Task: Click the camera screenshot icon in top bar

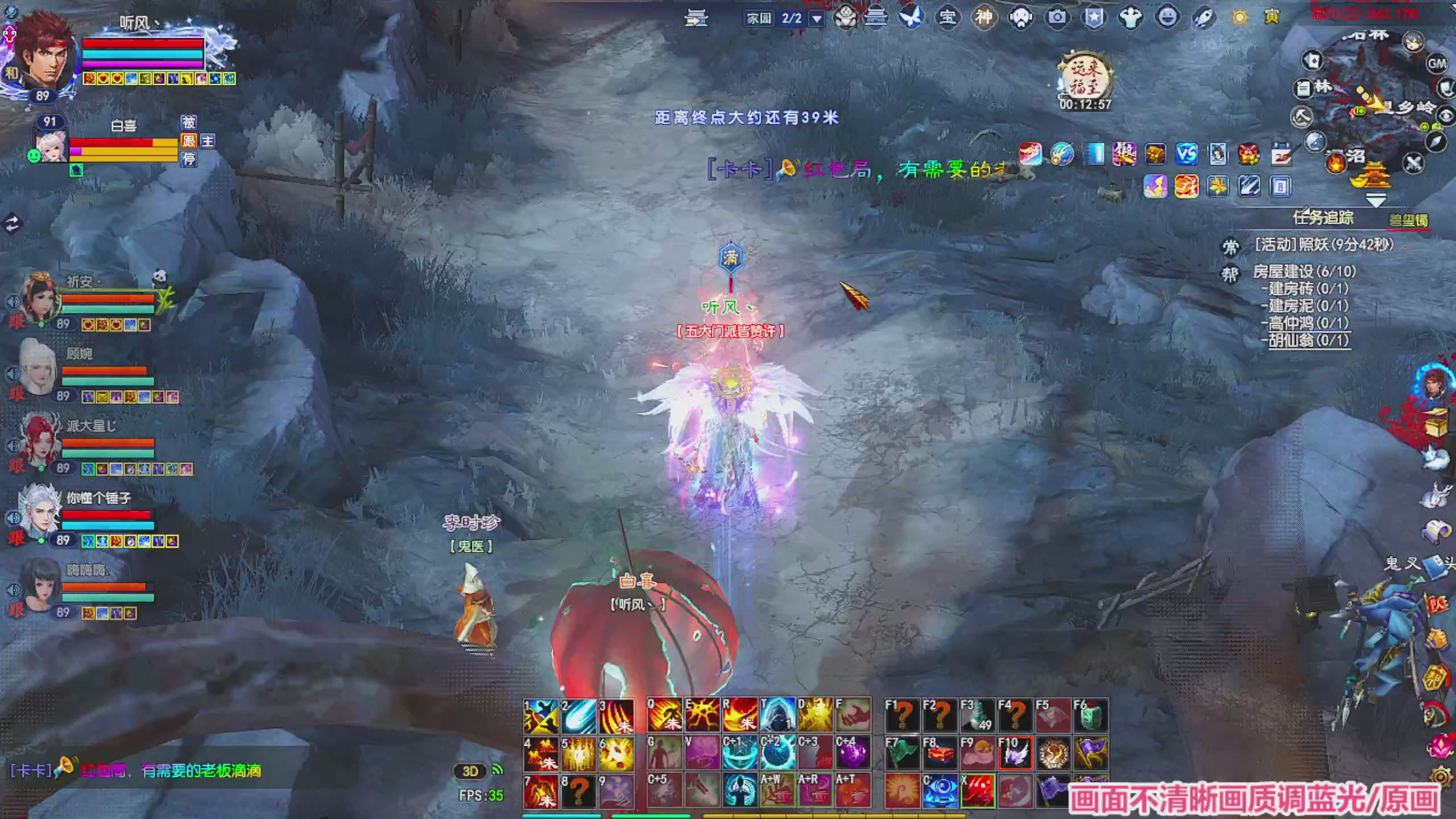Action: pyautogui.click(x=1057, y=17)
